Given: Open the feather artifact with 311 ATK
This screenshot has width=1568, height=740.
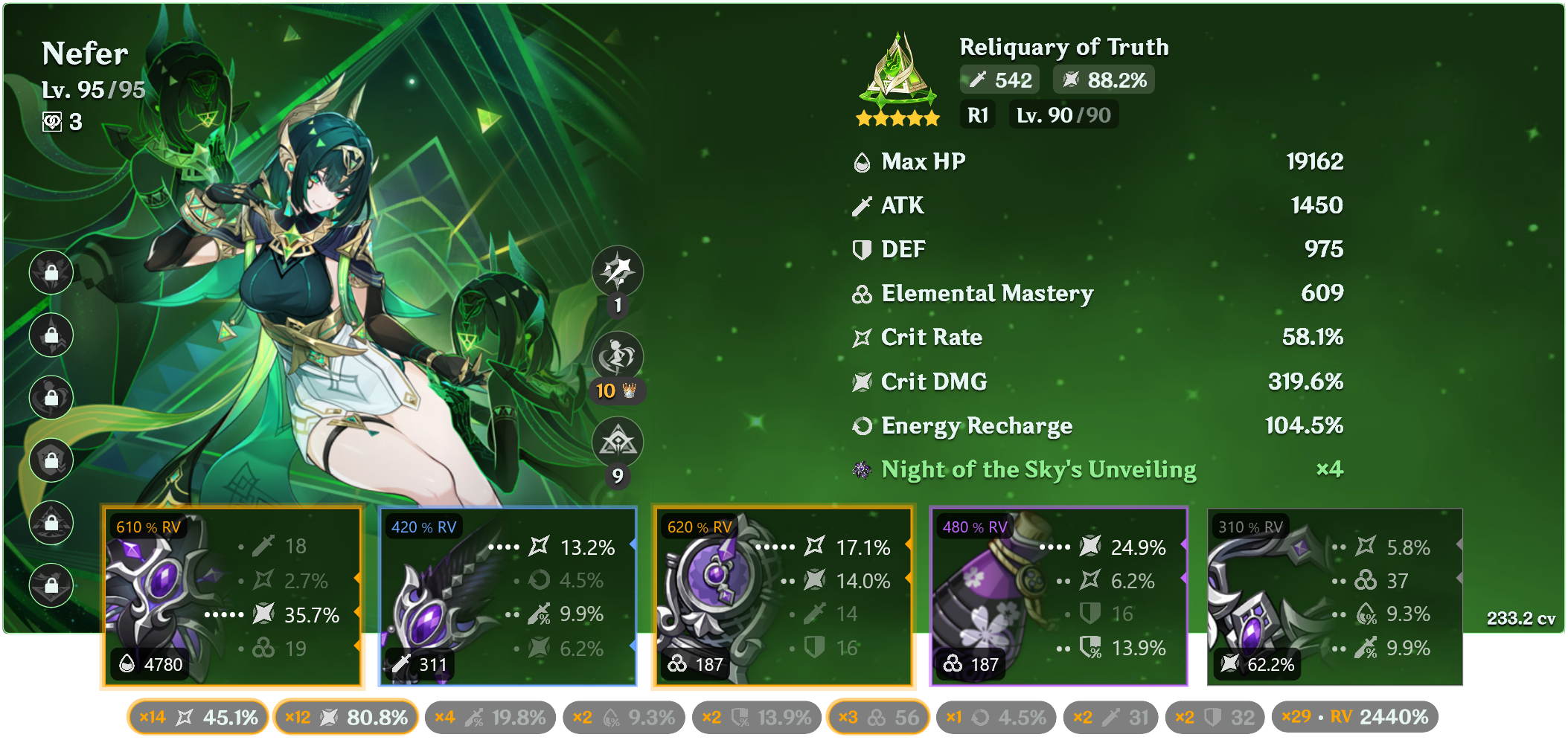Looking at the screenshot, I should tap(508, 596).
